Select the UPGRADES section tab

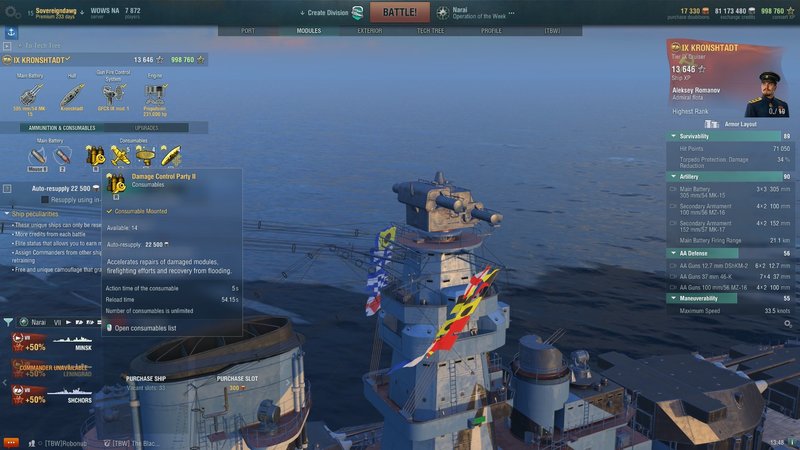pos(146,128)
